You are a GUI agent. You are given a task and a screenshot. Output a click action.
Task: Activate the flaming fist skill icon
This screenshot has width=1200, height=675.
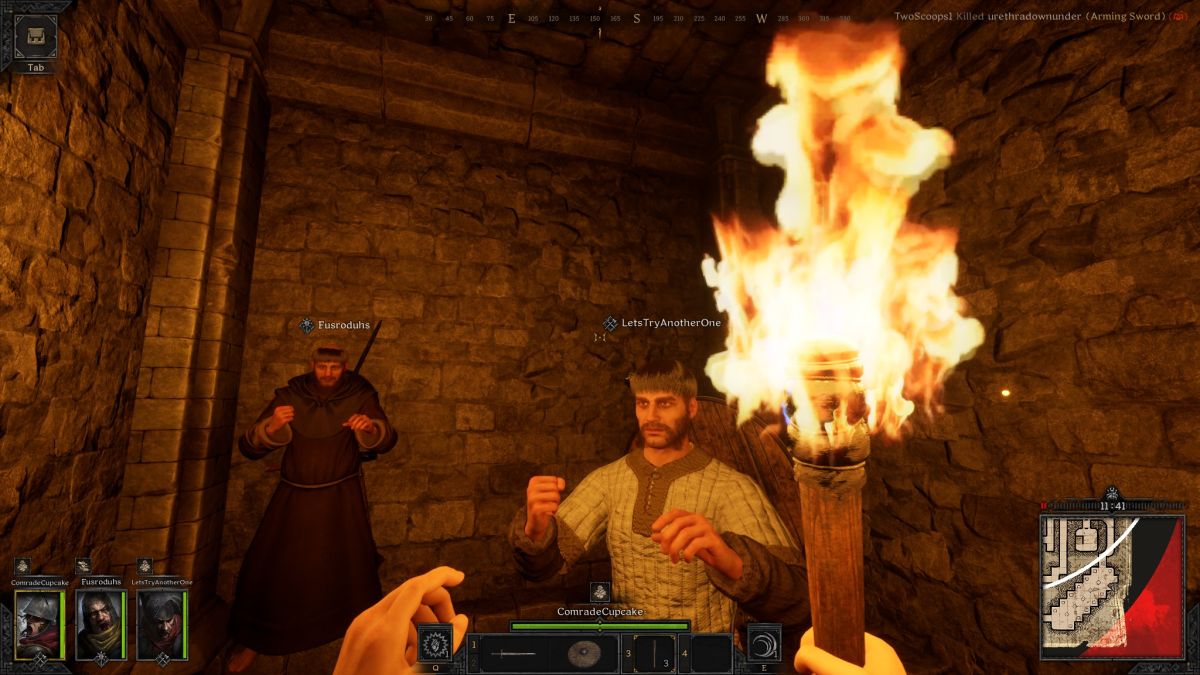tap(435, 642)
